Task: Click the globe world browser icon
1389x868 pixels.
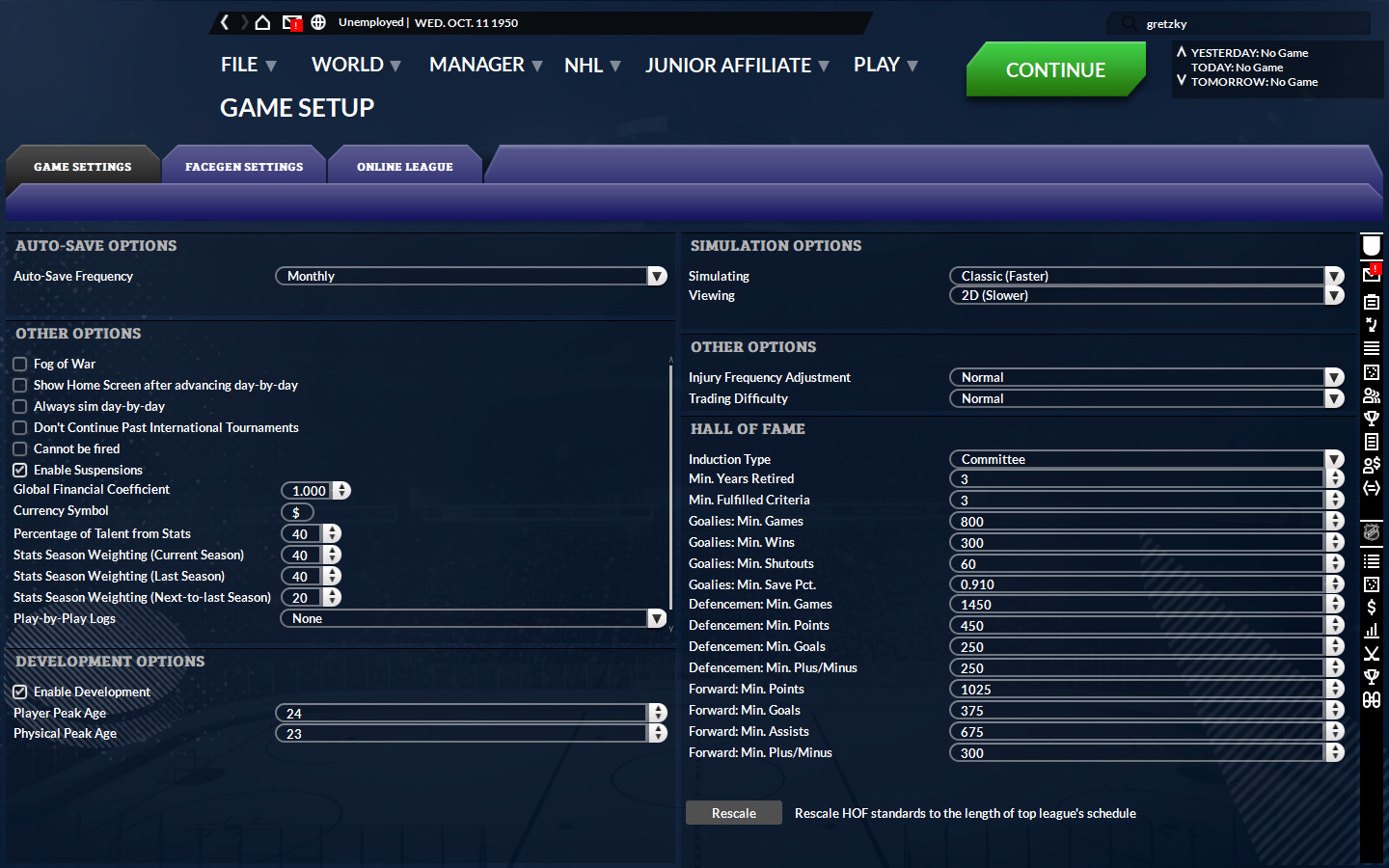Action: click(318, 20)
